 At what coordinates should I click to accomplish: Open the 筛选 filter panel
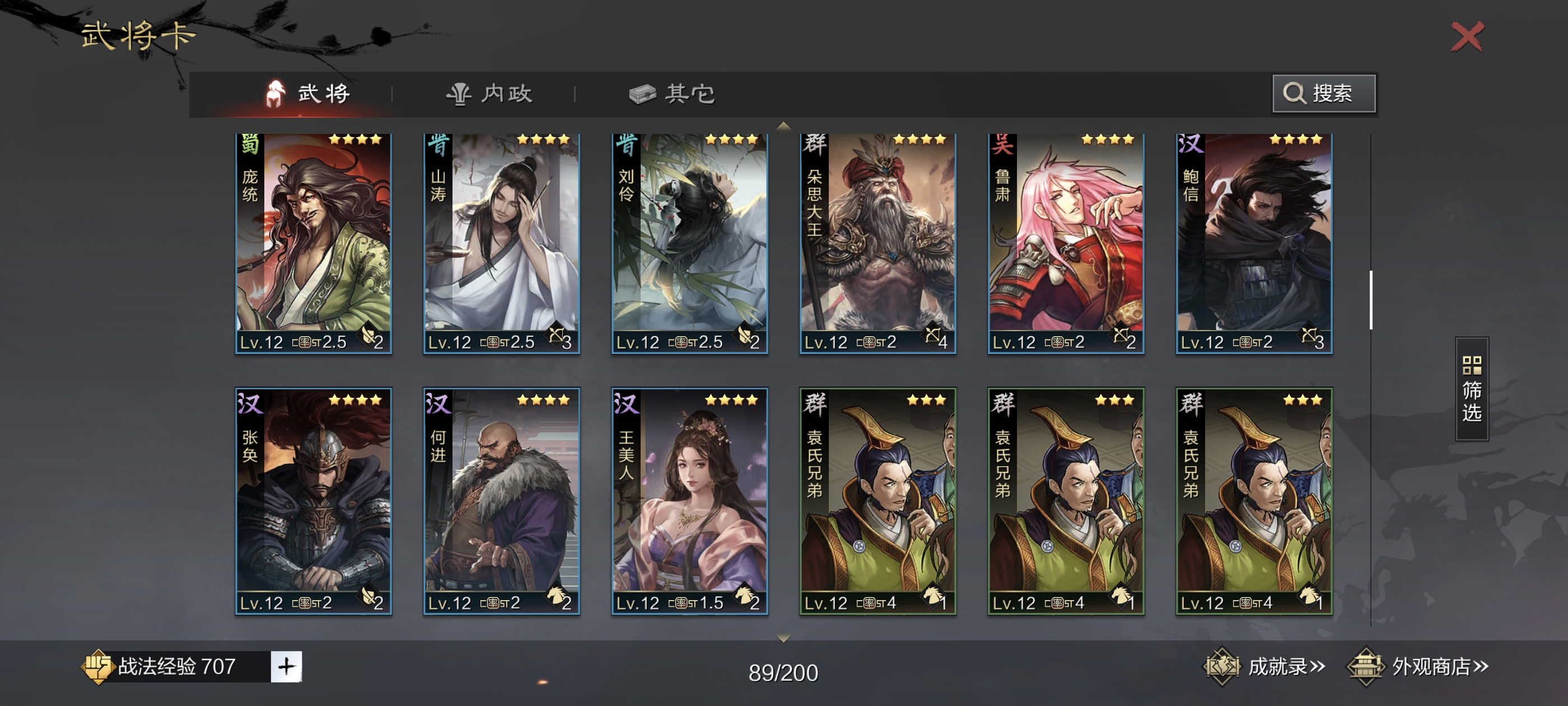coord(1471,389)
